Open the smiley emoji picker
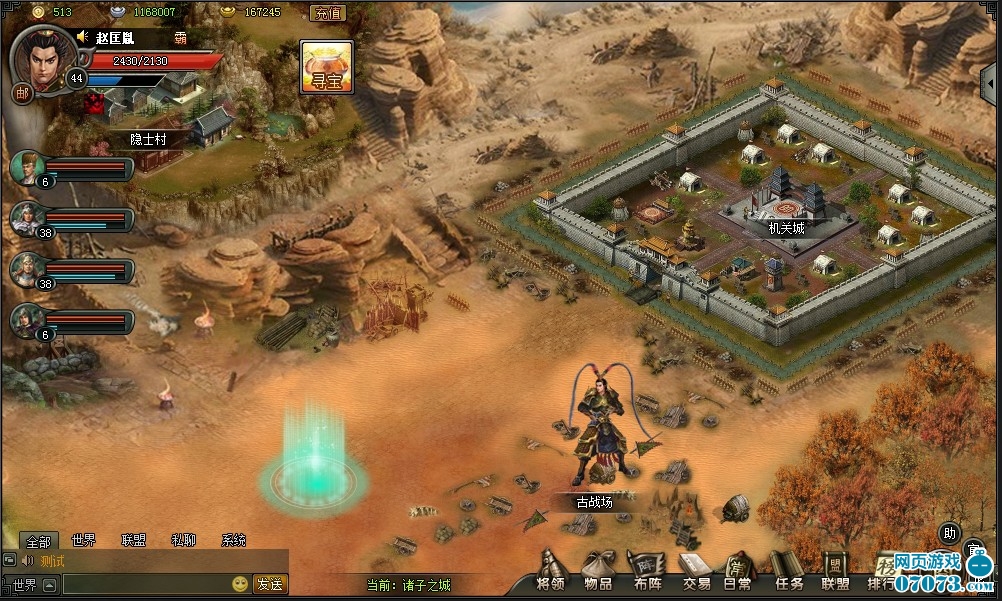This screenshot has height=601, width=1002. point(240,584)
